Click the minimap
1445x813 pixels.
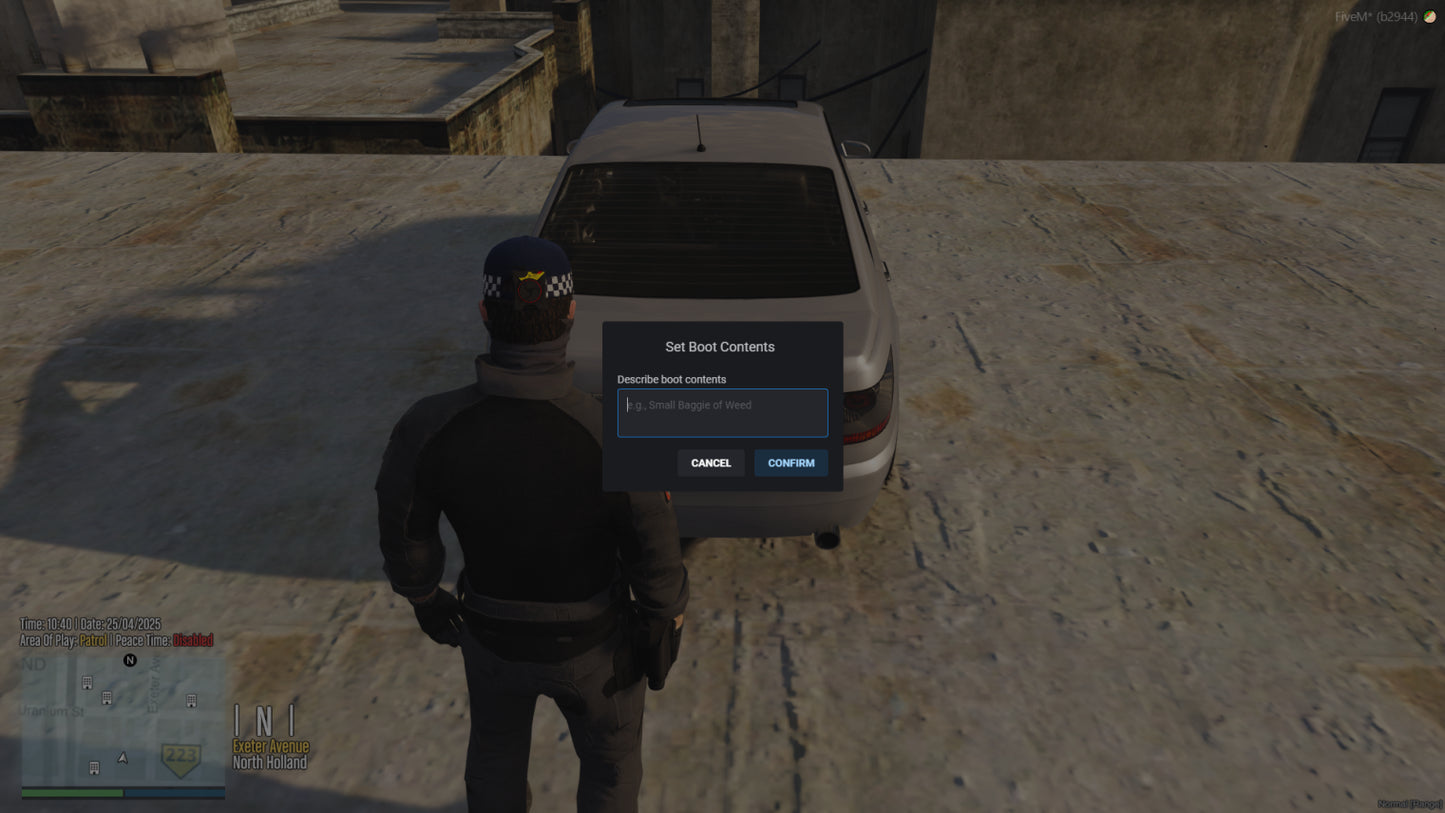[x=123, y=720]
